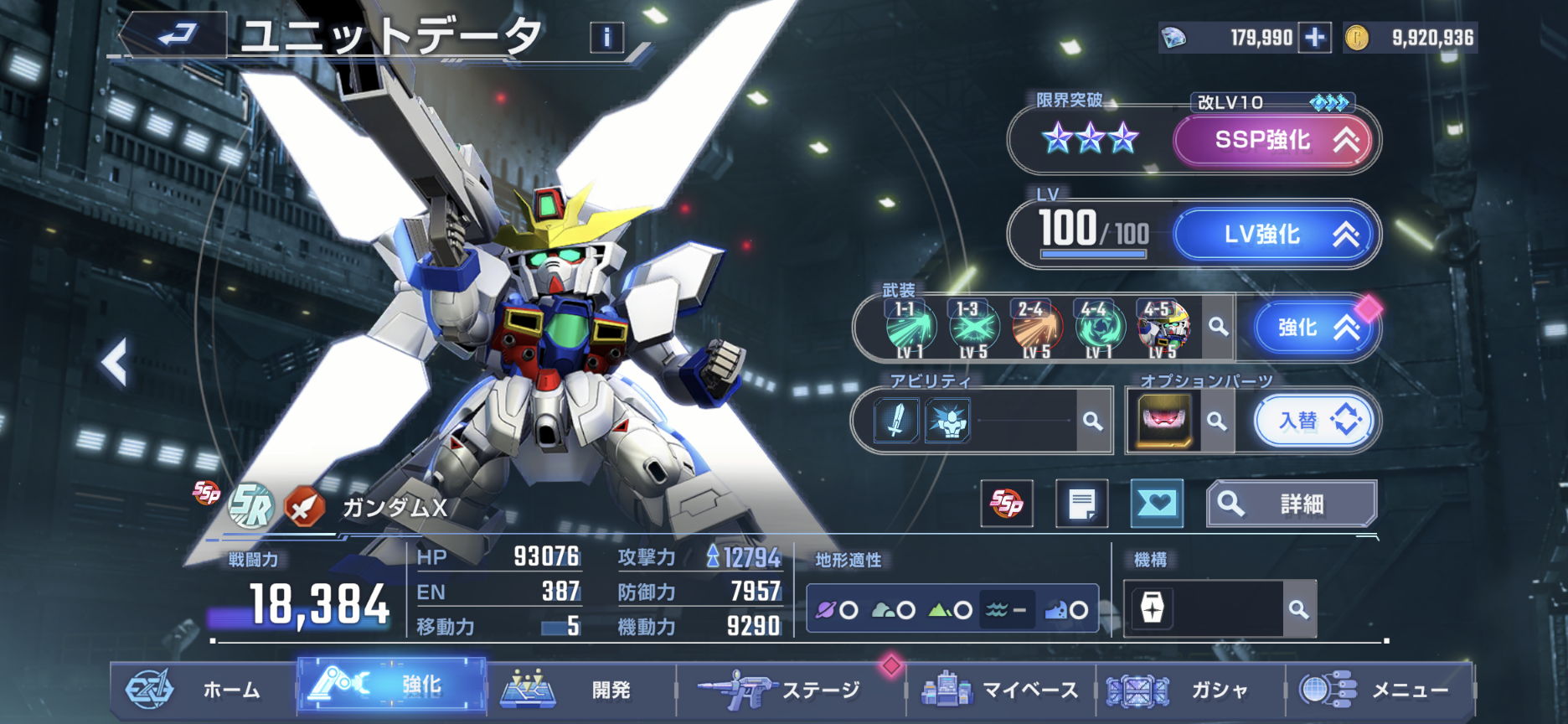This screenshot has width=1568, height=724.
Task: Open the メニュー menu tab
Action: [x=1378, y=690]
